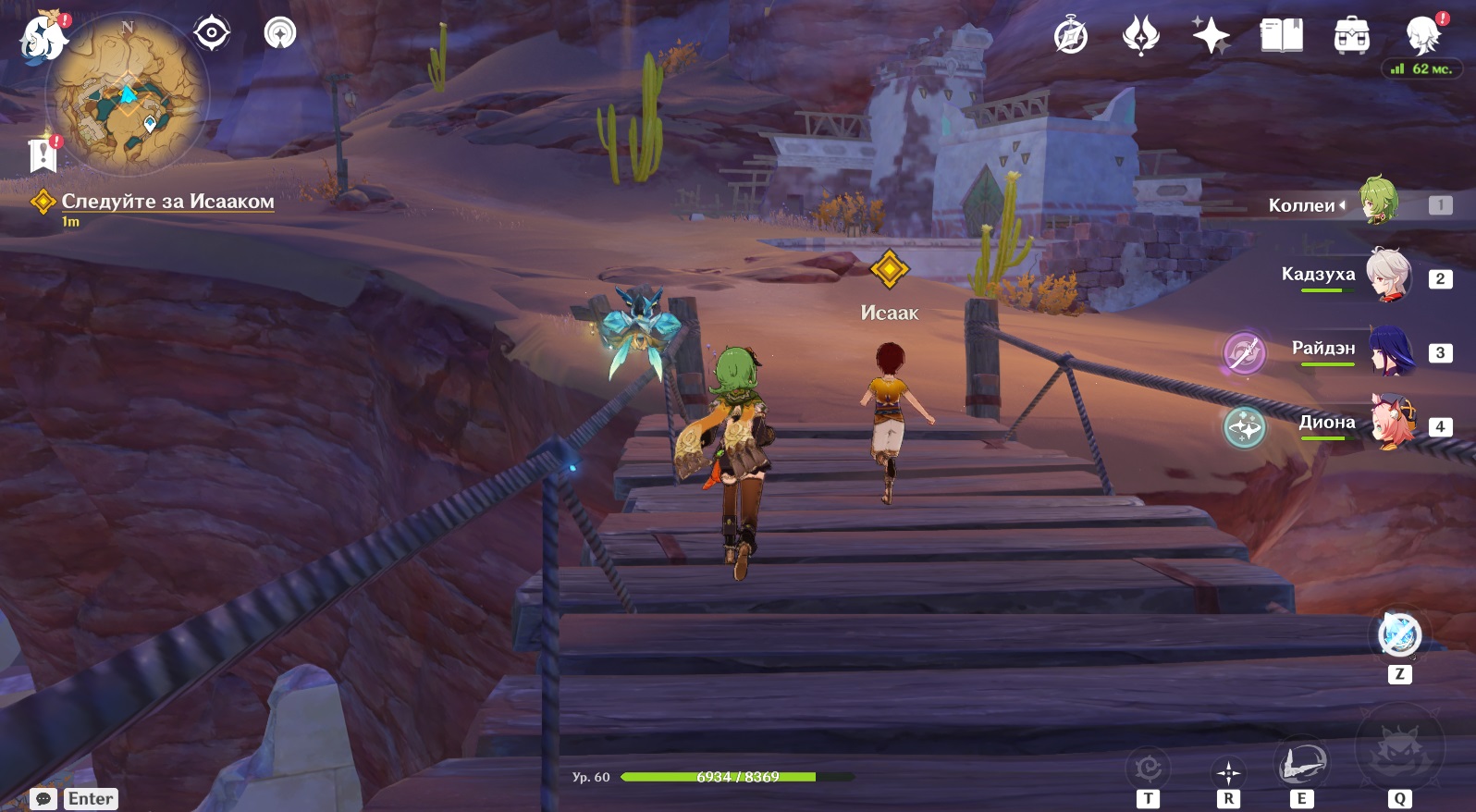
Task: Select the tracked quest "Следуйте за Исааком"
Action: tap(167, 202)
